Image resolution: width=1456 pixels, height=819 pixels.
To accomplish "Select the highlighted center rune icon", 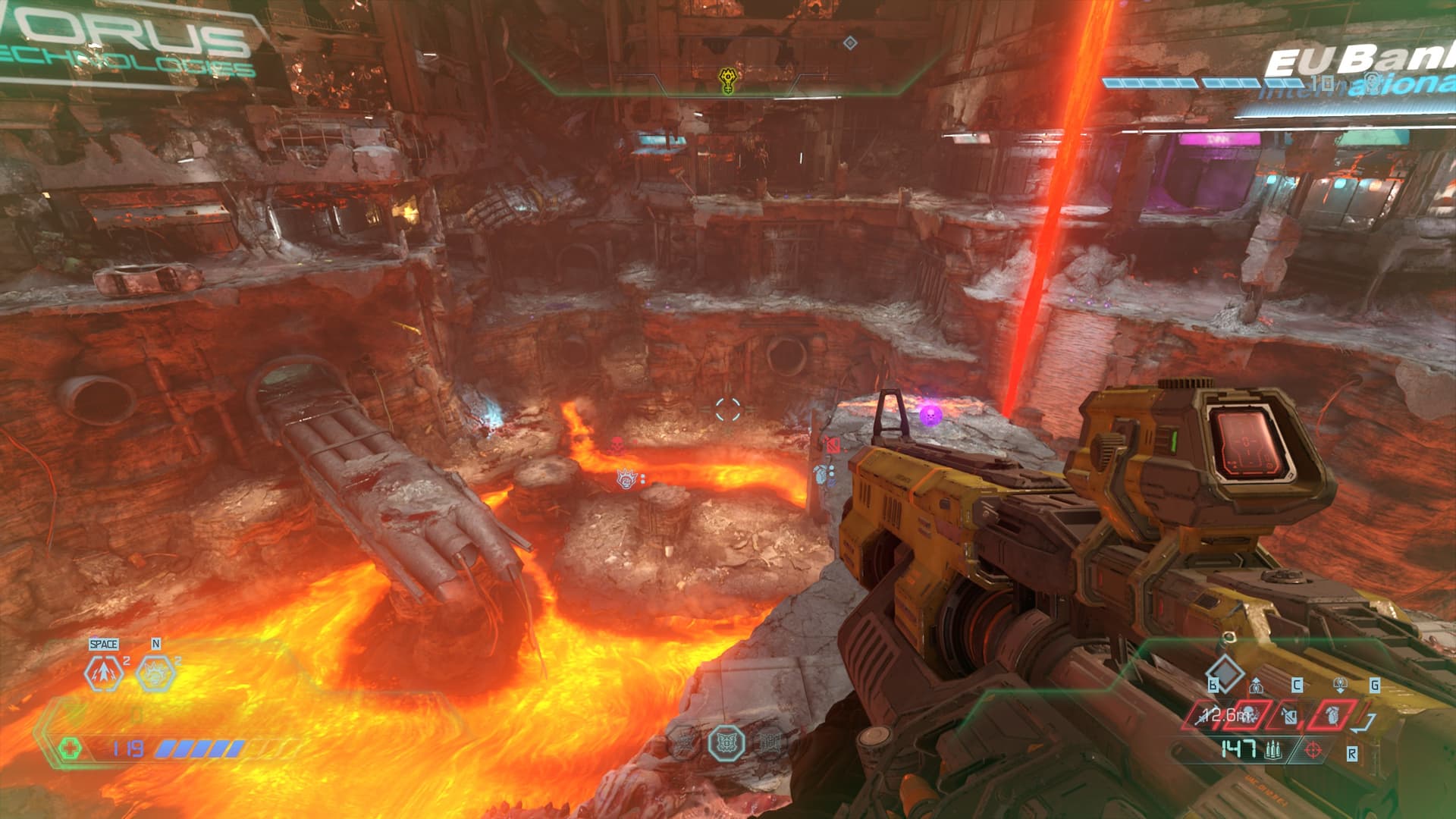I will pyautogui.click(x=726, y=742).
